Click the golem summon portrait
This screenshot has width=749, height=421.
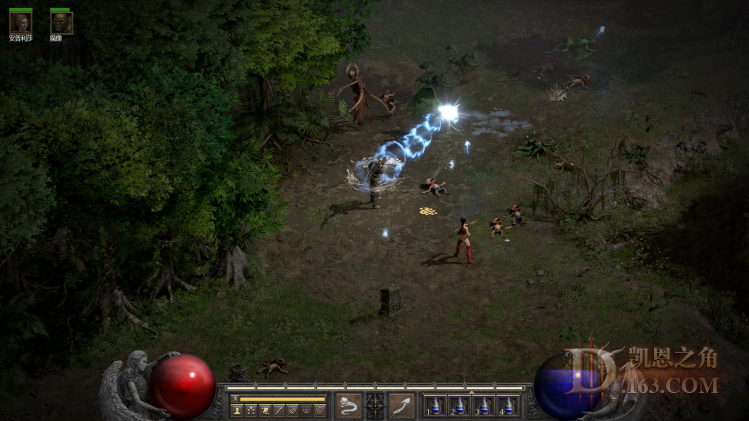[x=60, y=22]
